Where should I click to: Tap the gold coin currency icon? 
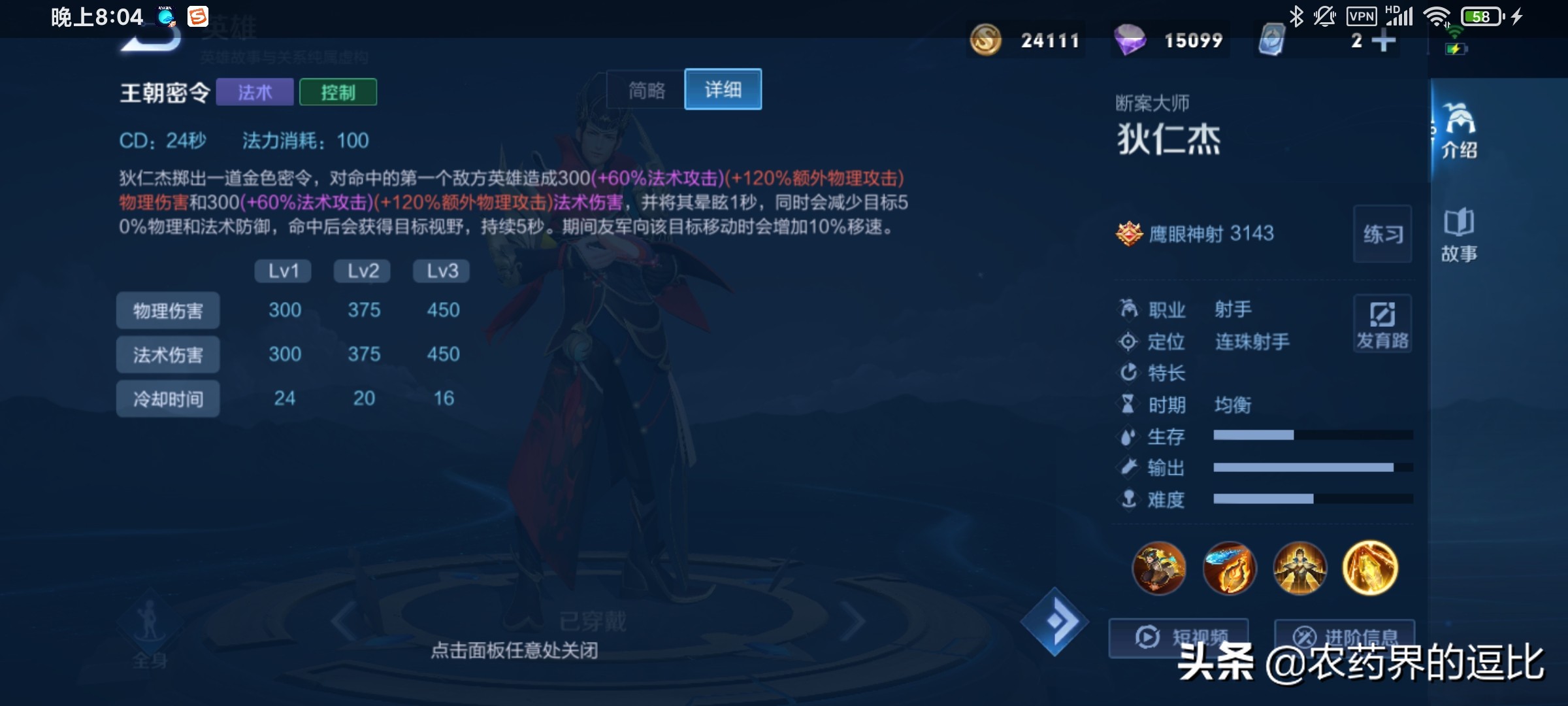pyautogui.click(x=985, y=41)
